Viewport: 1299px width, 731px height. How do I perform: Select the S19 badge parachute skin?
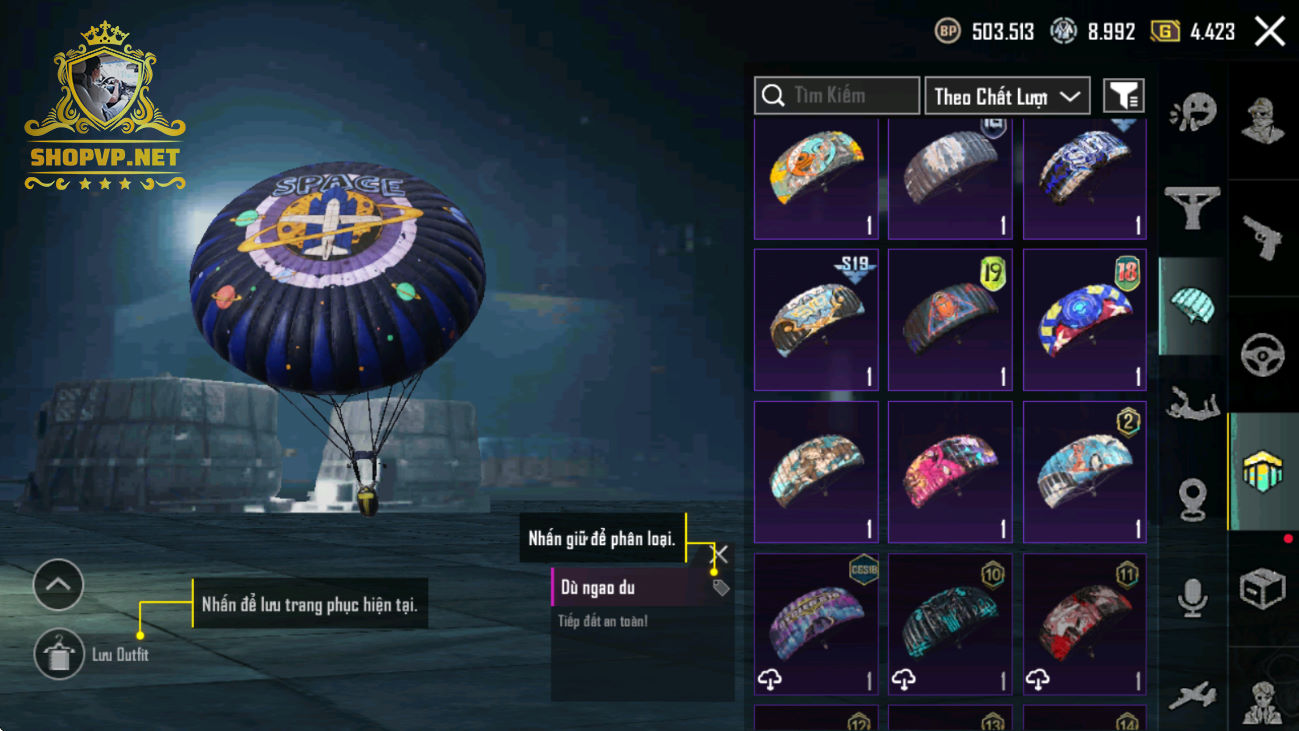[816, 319]
